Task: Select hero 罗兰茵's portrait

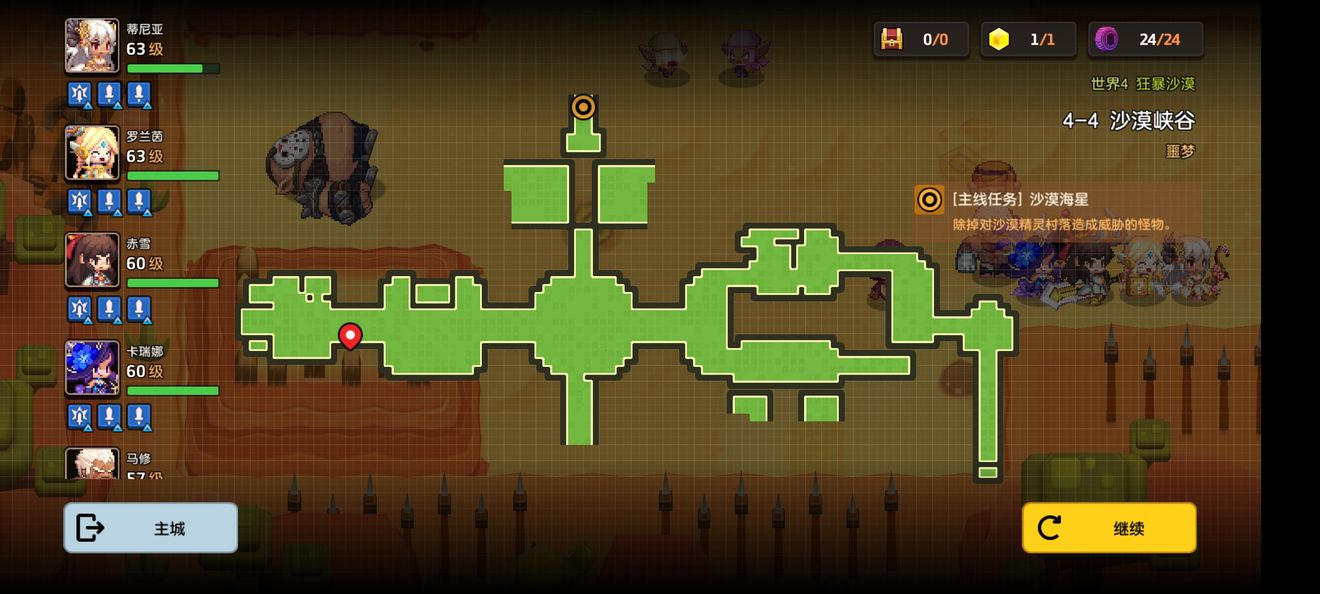Action: (92, 153)
